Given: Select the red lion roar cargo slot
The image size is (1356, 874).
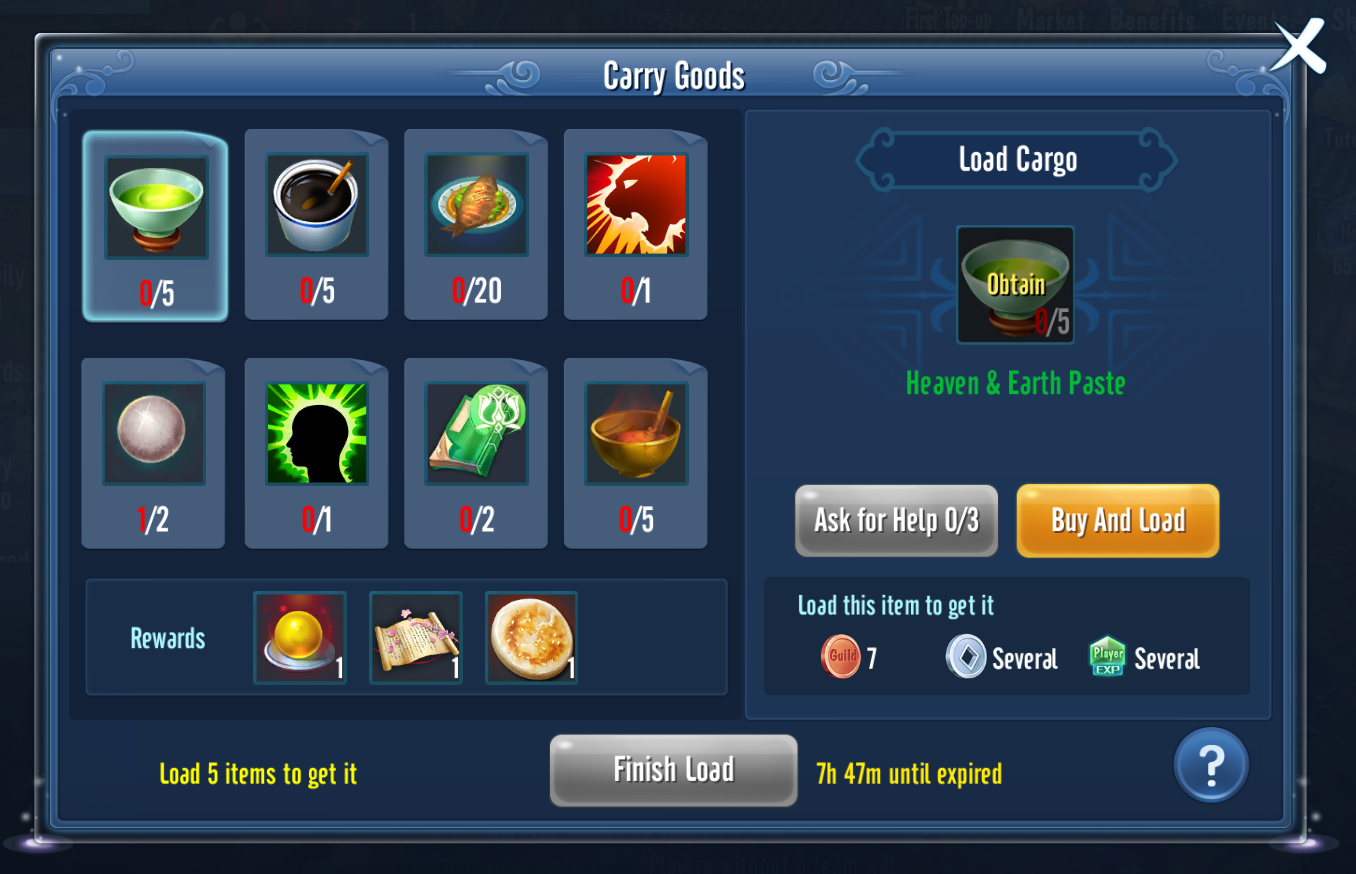Looking at the screenshot, I should [636, 224].
